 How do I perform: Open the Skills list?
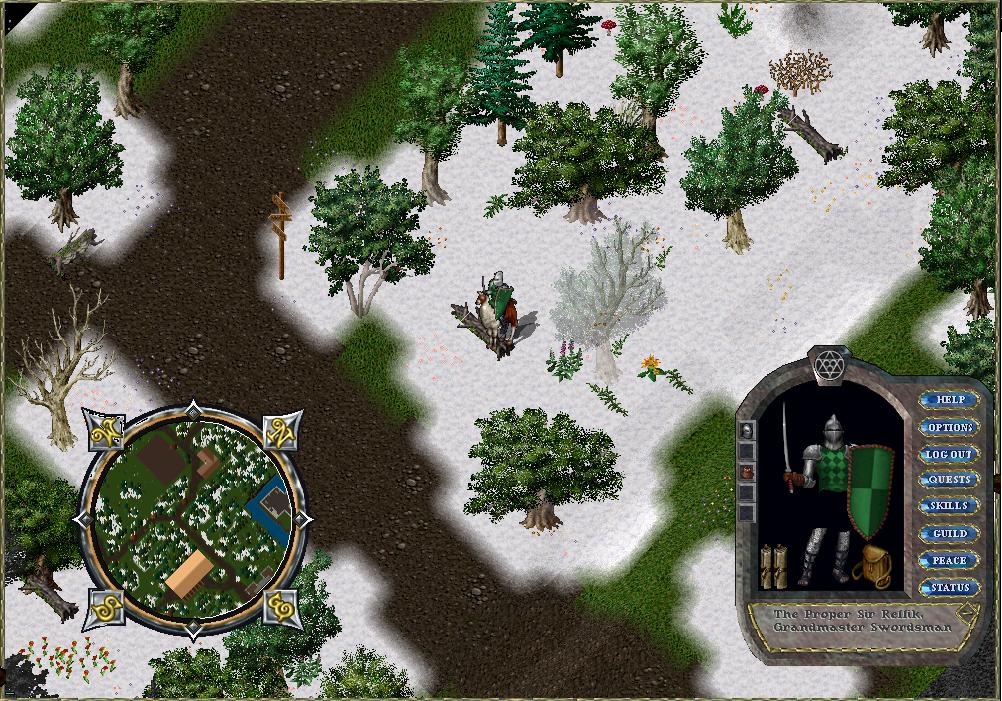pyautogui.click(x=949, y=507)
